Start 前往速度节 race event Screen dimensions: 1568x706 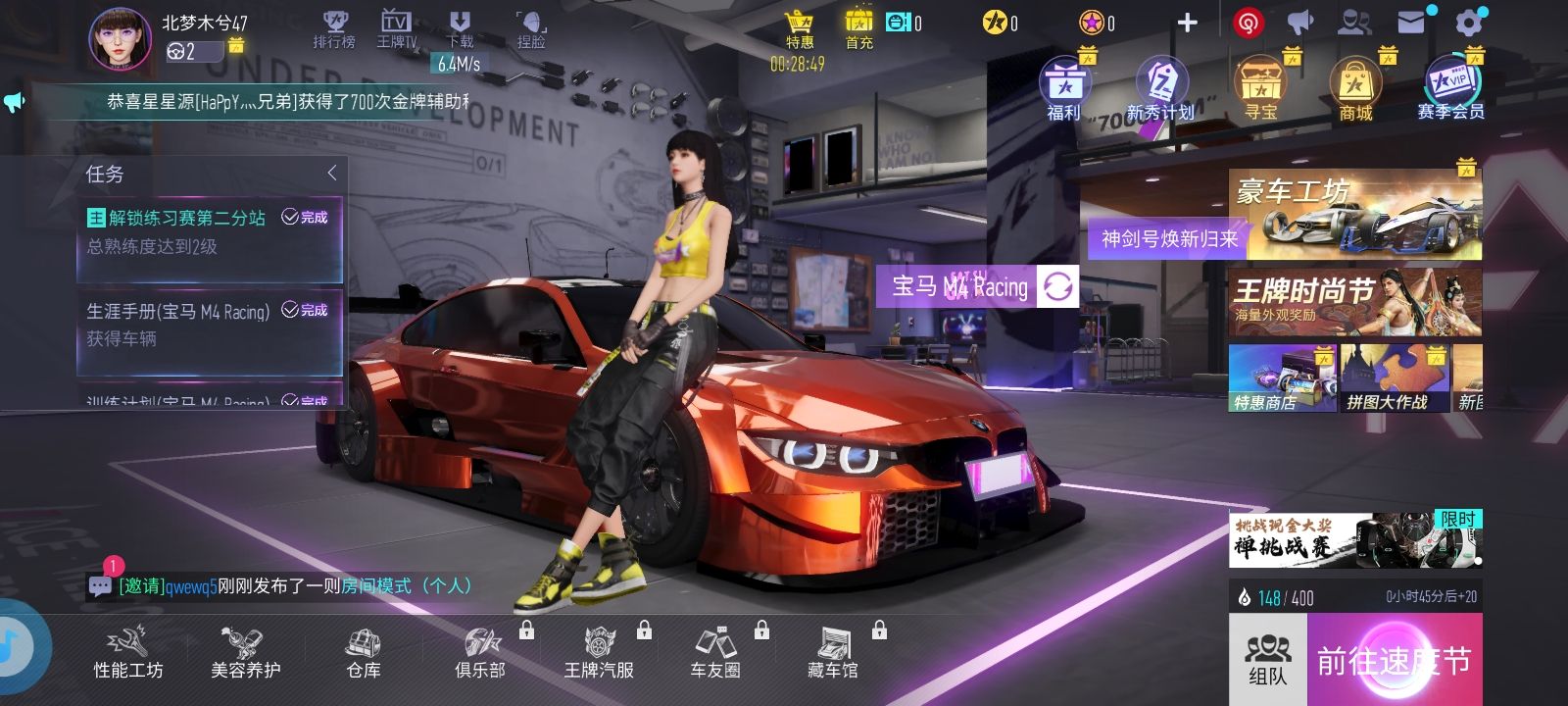point(1394,660)
